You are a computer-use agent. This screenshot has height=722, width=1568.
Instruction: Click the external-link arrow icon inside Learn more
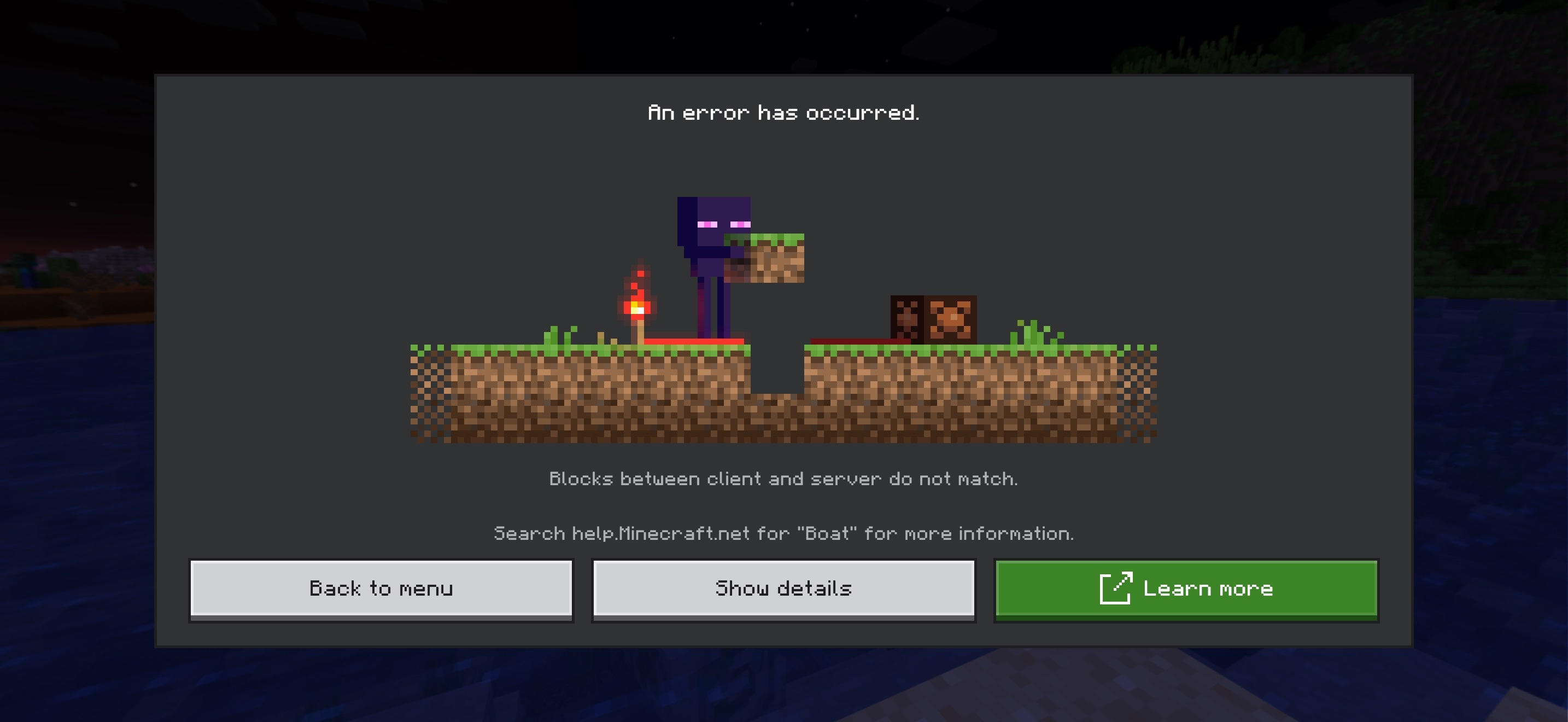click(x=1116, y=588)
